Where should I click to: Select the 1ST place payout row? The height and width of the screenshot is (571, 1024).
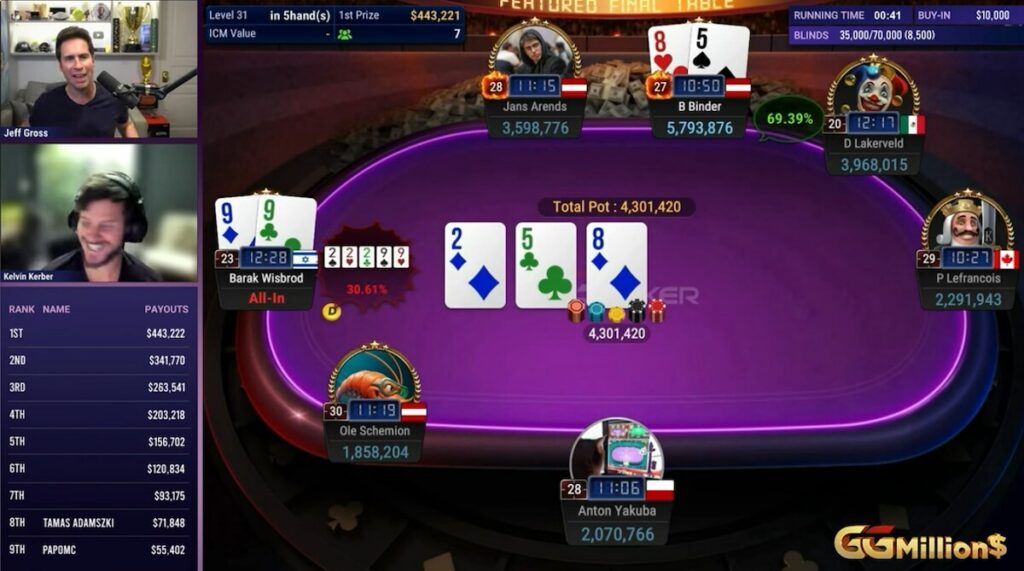(99, 334)
